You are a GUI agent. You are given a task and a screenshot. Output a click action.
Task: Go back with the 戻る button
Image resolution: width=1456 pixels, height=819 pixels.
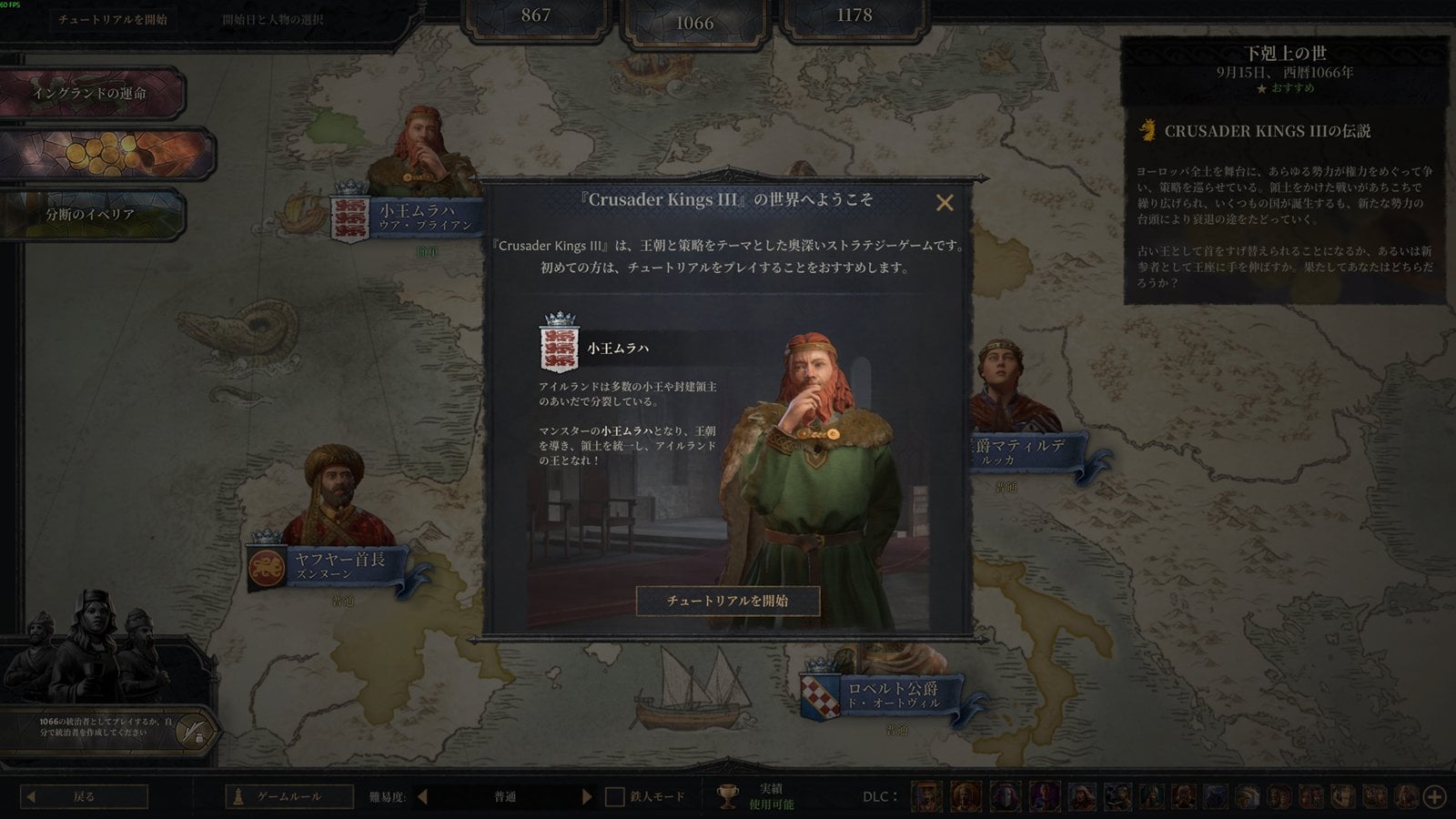tap(85, 796)
